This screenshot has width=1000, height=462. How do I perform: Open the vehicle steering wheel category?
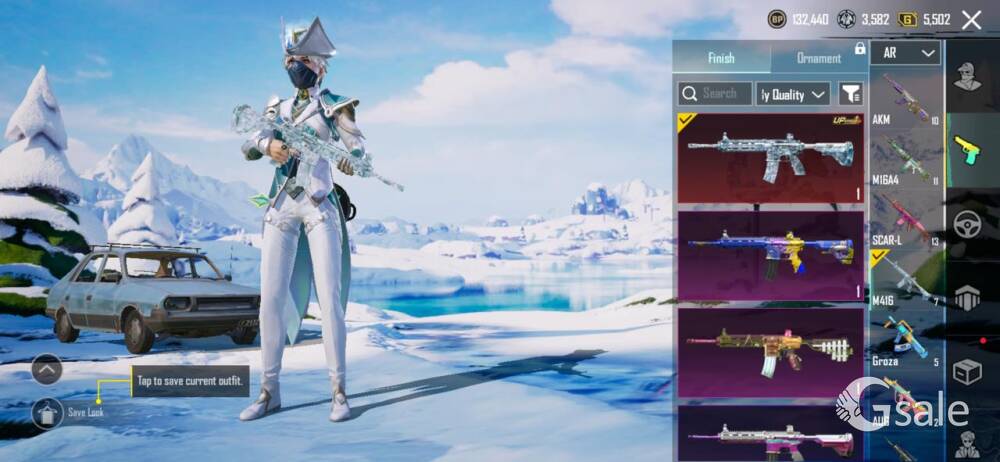[x=967, y=225]
